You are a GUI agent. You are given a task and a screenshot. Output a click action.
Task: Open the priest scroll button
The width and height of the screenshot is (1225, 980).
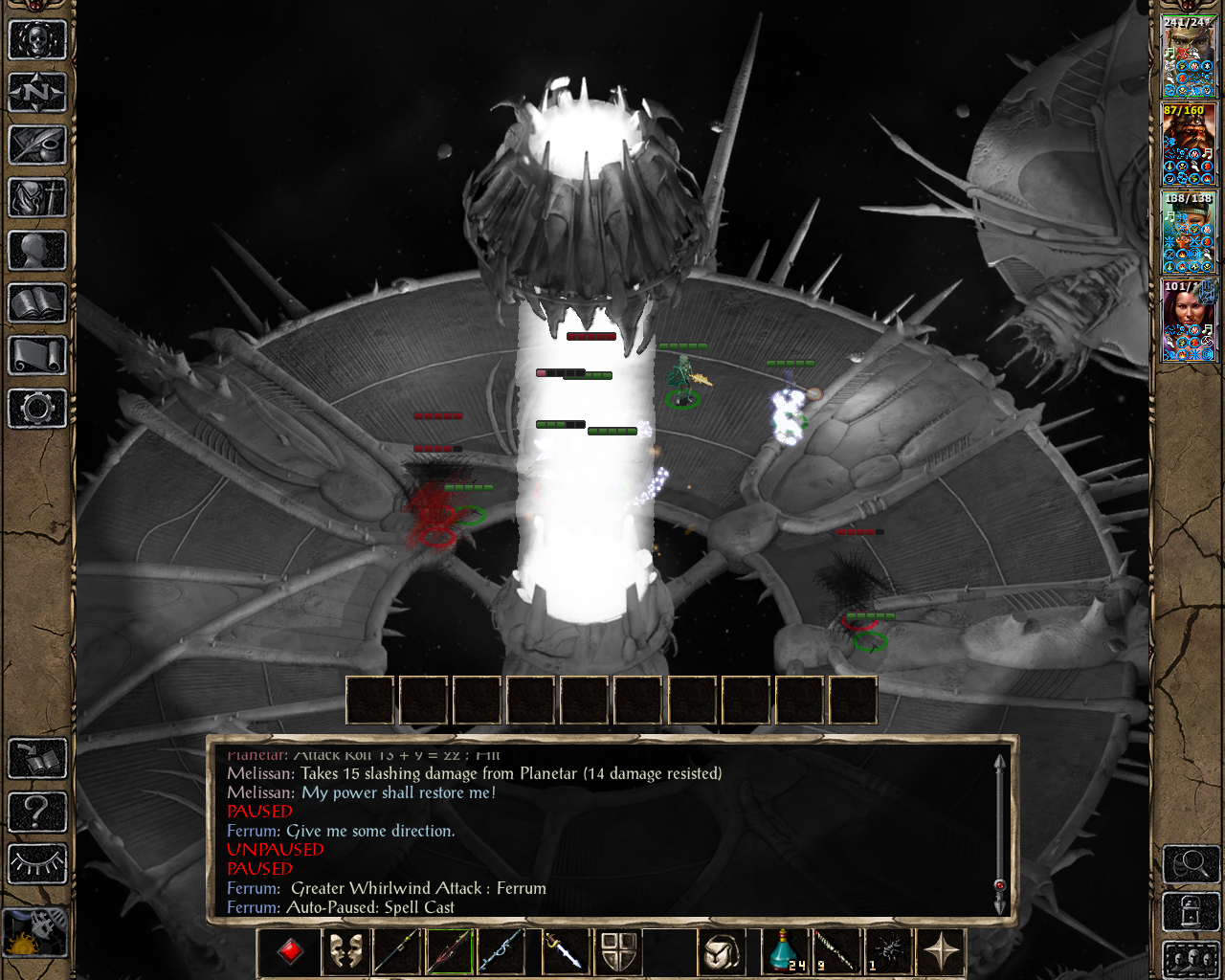[37, 356]
